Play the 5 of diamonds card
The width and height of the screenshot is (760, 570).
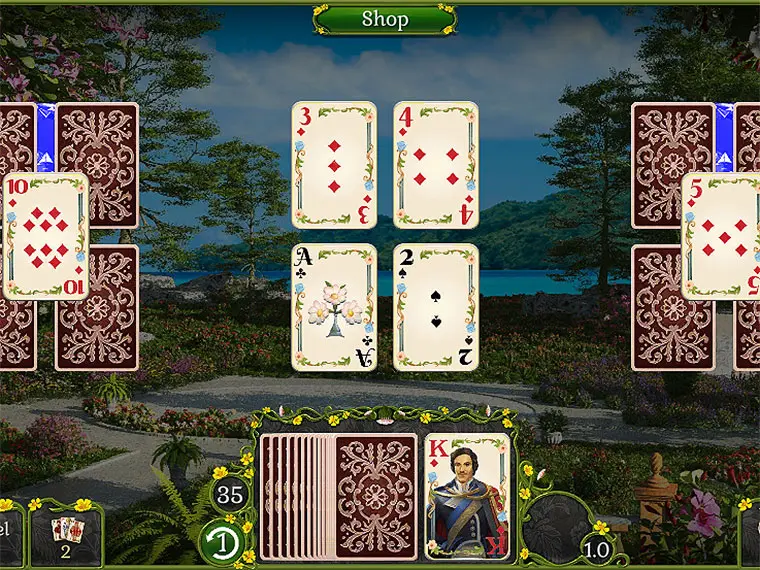point(720,236)
